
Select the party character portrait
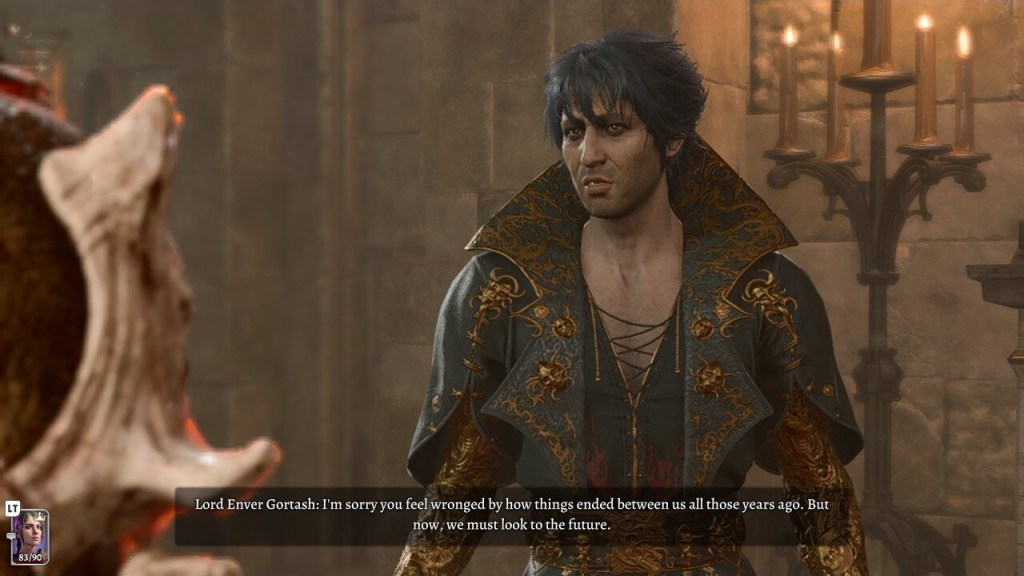coord(29,536)
